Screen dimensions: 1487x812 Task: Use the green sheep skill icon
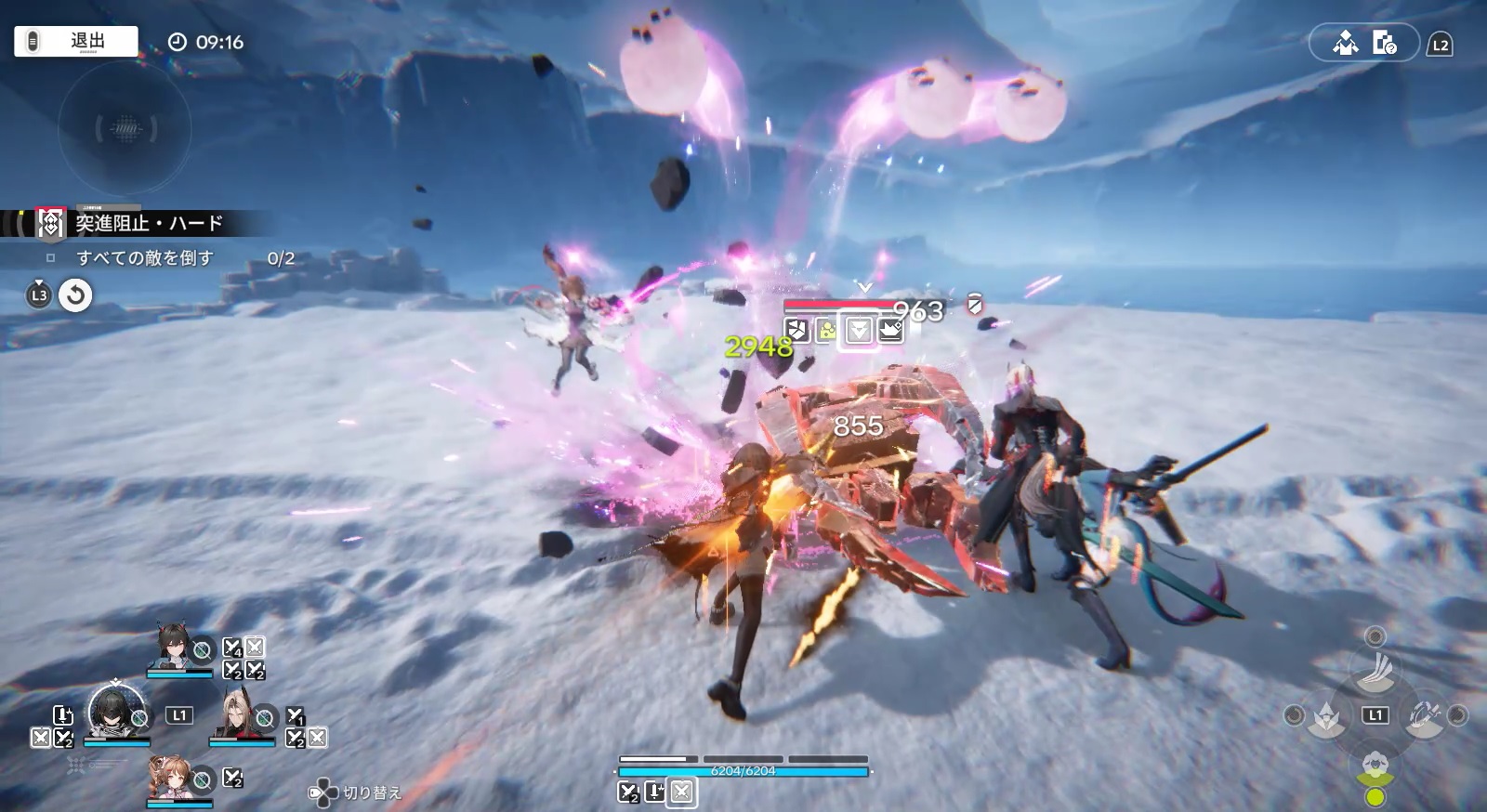pos(1375,766)
